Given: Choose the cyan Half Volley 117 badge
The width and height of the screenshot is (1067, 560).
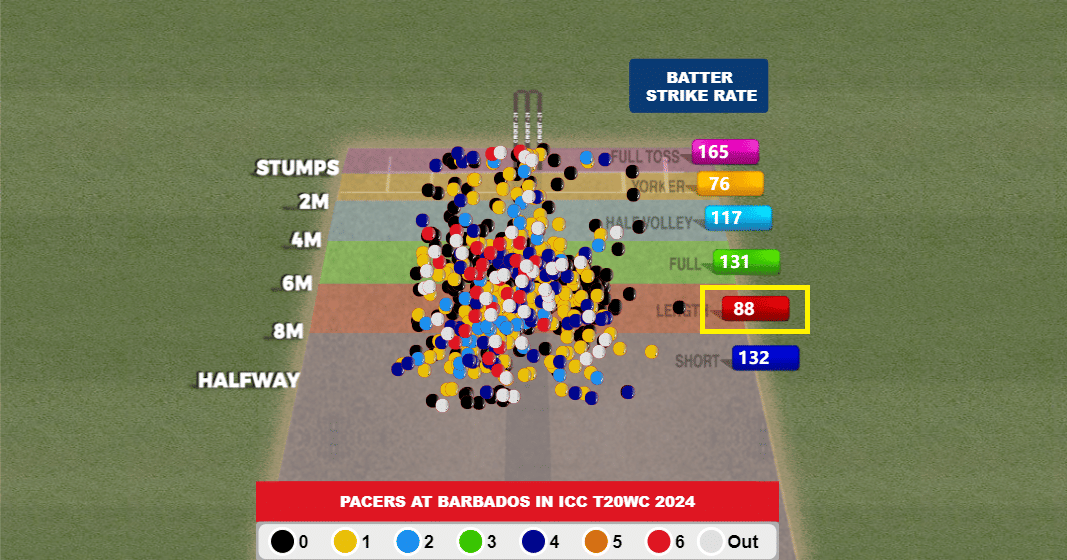Looking at the screenshot, I should click(x=737, y=218).
